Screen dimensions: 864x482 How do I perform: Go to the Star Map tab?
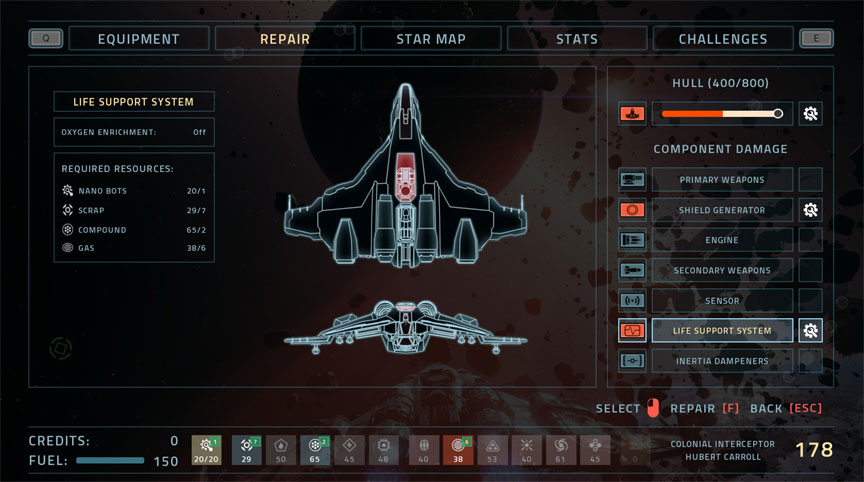[x=430, y=39]
